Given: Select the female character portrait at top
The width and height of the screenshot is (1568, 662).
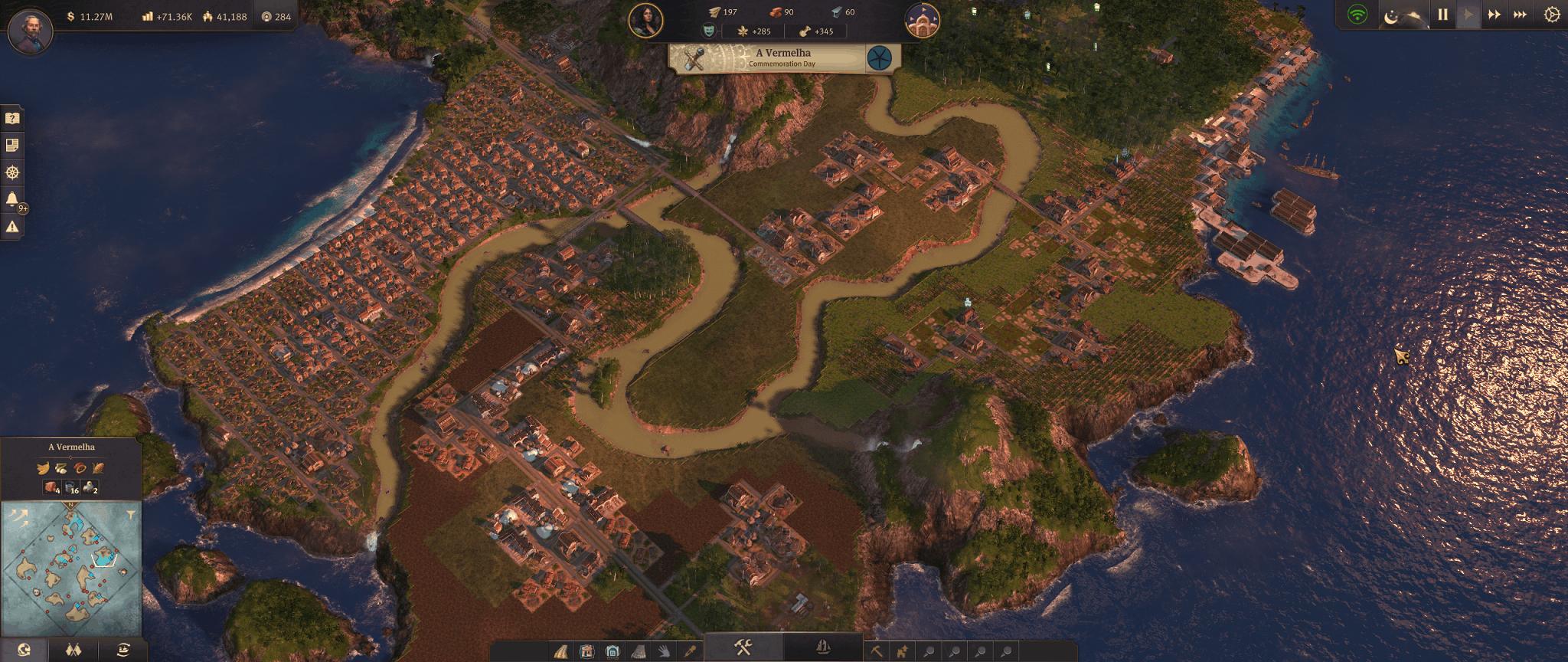Looking at the screenshot, I should point(645,21).
